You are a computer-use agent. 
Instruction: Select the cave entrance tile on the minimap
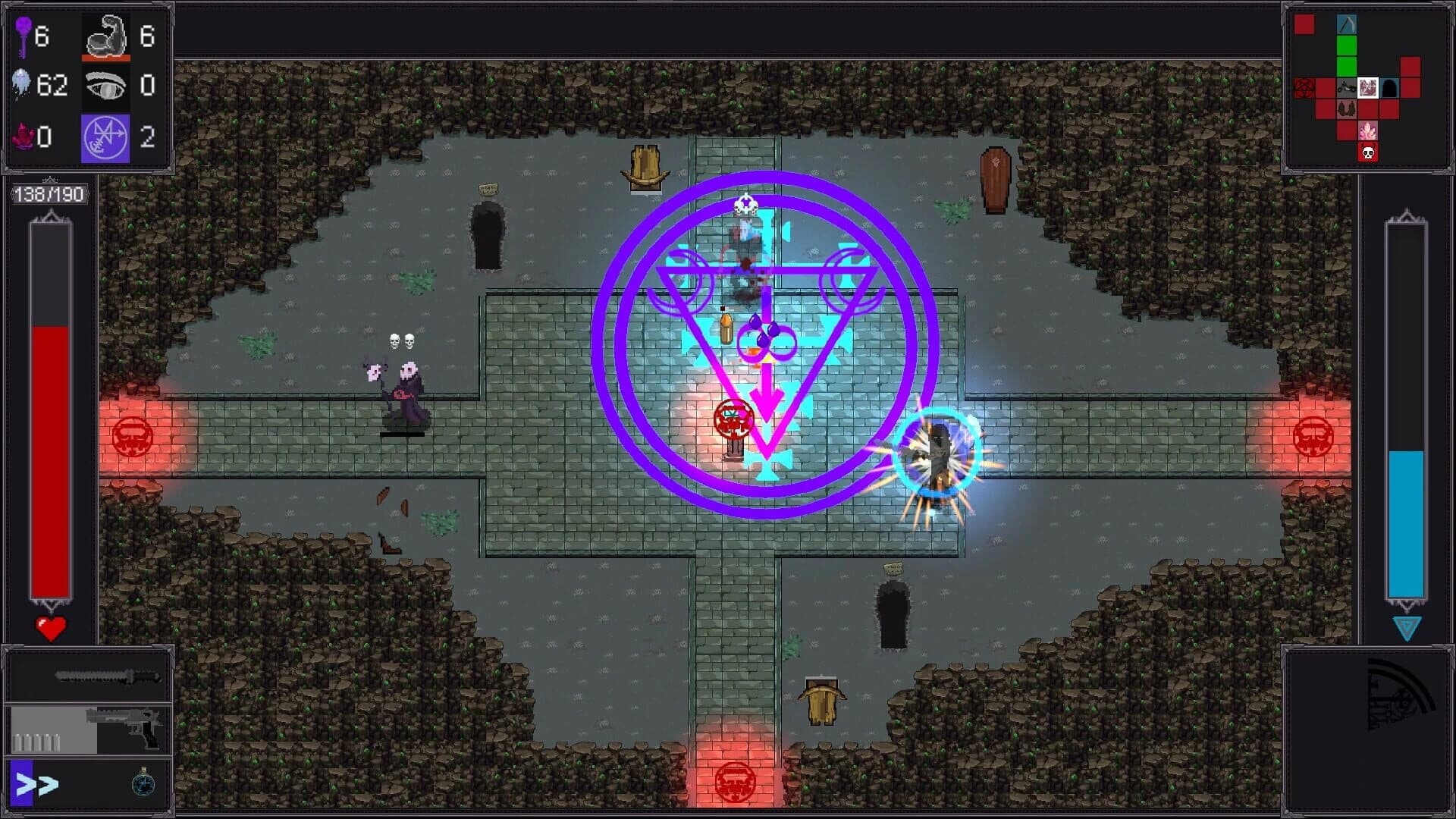[1389, 89]
